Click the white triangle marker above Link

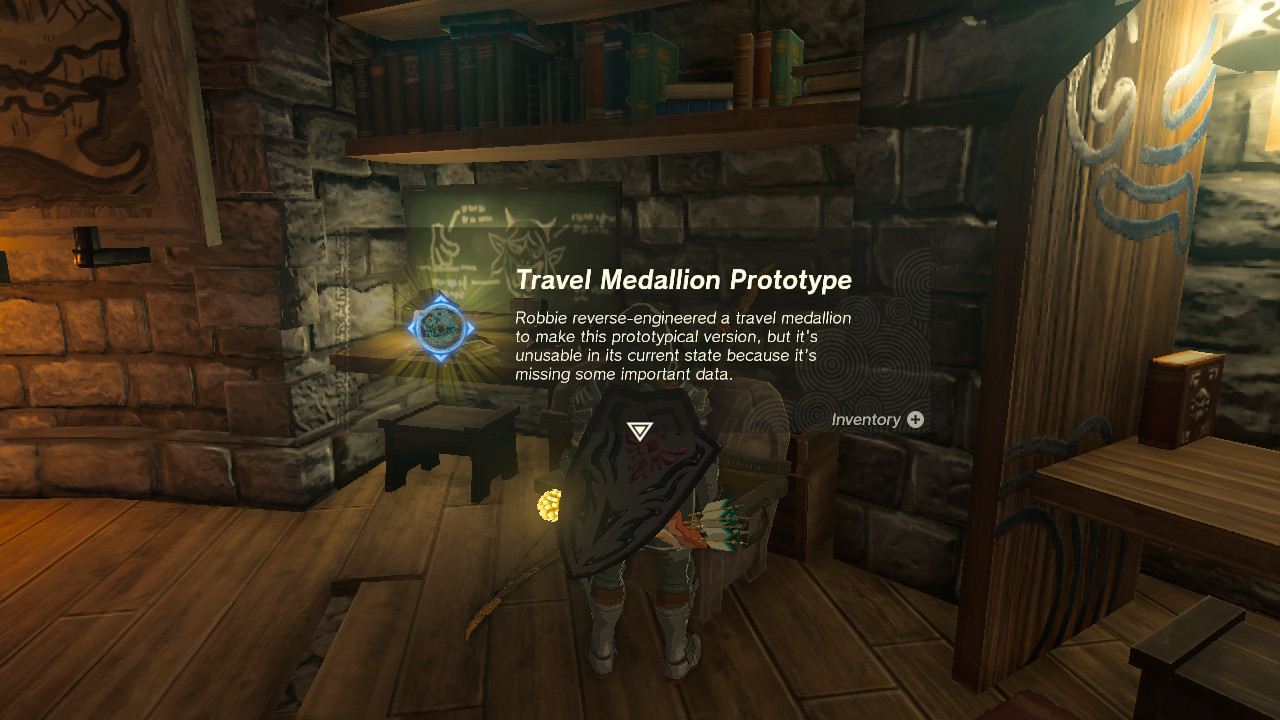(638, 431)
